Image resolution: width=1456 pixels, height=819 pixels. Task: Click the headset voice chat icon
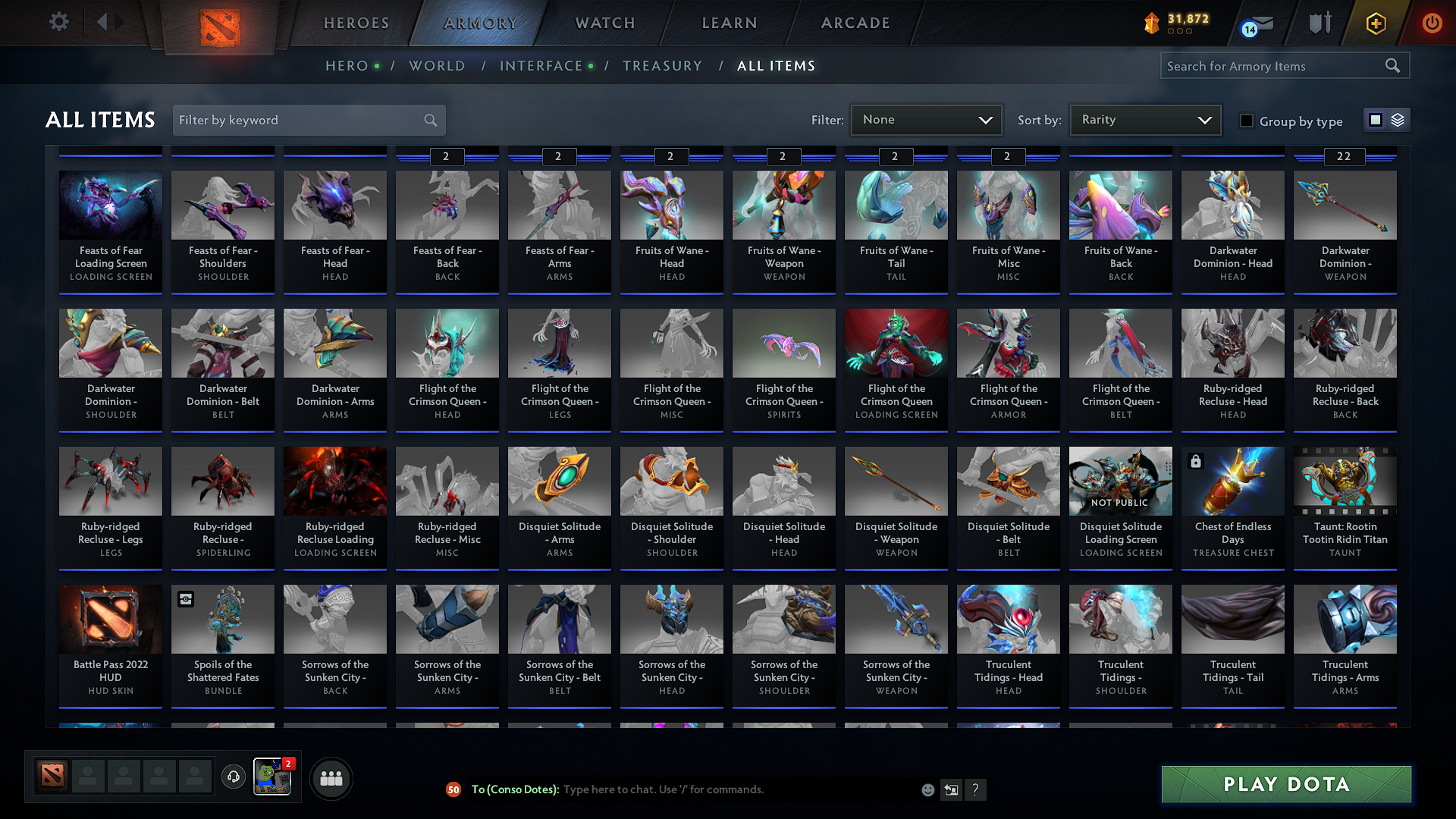click(233, 777)
